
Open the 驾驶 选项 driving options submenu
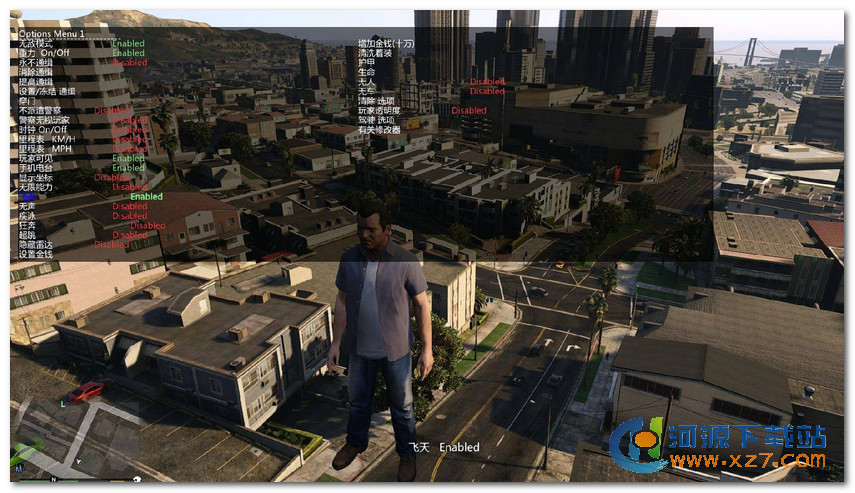(x=378, y=120)
